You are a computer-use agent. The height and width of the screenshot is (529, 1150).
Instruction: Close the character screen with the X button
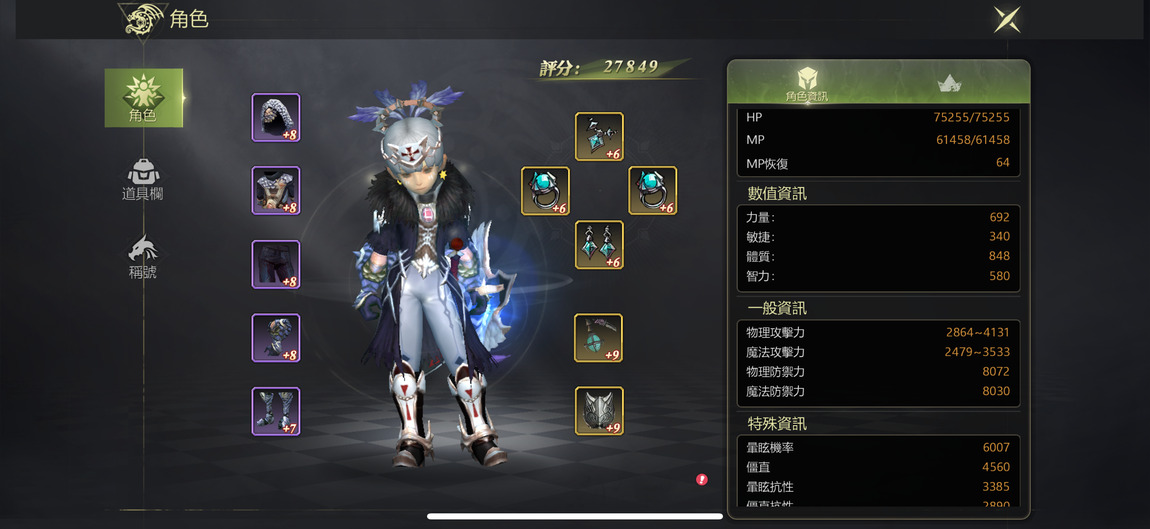(x=1007, y=19)
